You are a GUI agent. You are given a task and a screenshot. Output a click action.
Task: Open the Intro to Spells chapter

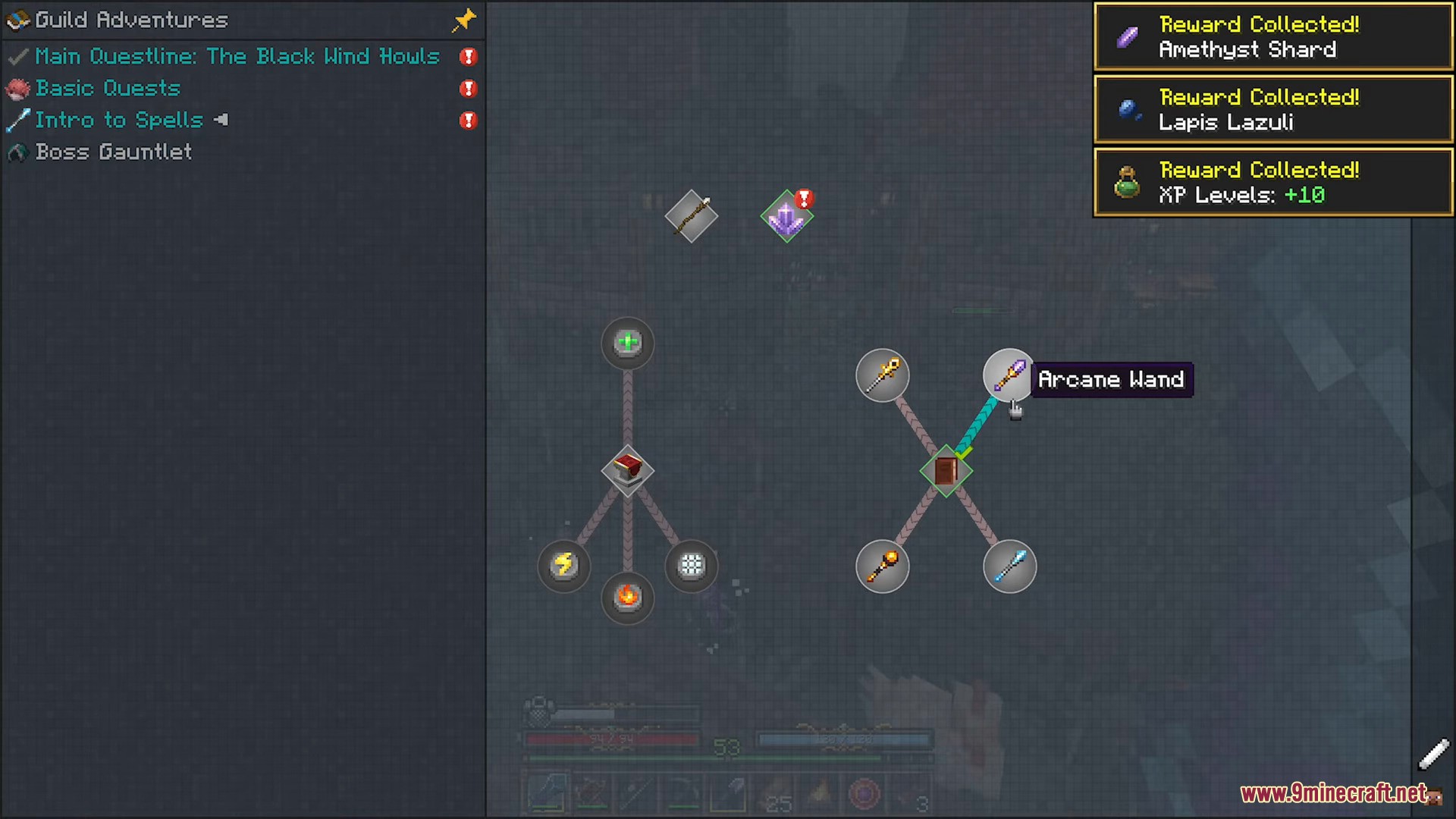119,121
